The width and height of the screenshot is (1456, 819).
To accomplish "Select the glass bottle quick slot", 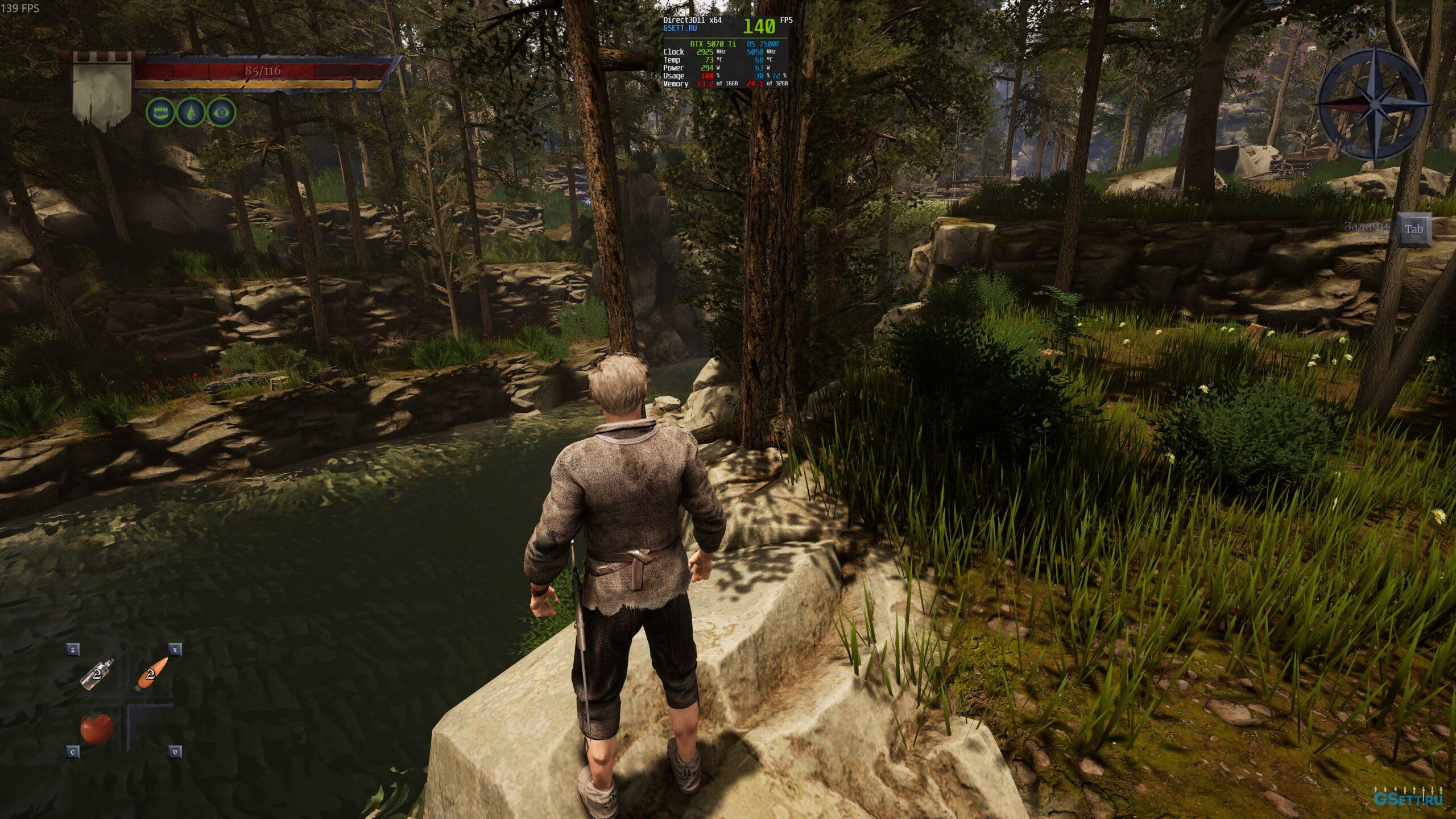I will tap(97, 675).
